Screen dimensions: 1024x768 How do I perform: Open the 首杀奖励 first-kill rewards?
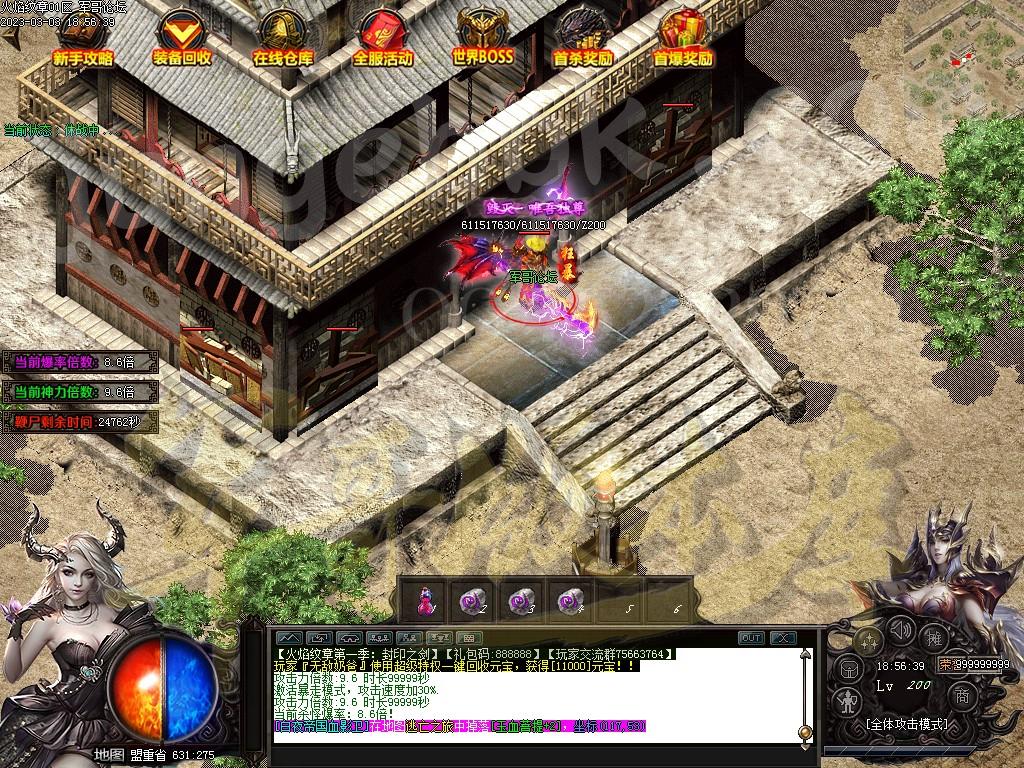(582, 38)
